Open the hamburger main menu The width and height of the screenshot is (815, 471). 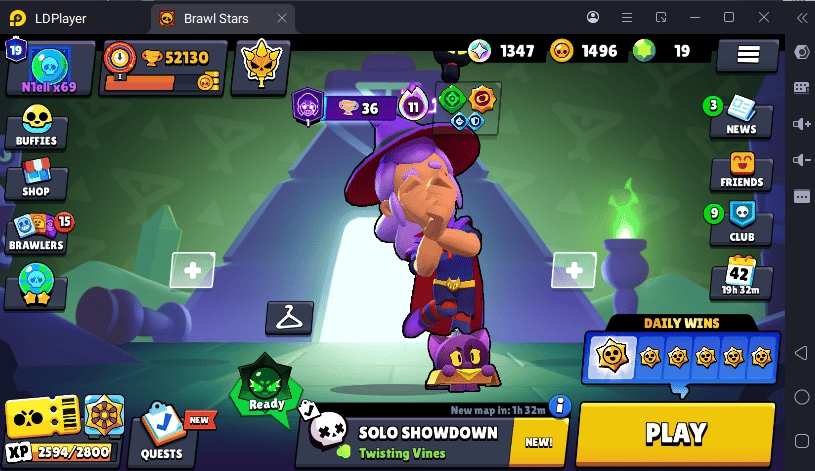747,55
